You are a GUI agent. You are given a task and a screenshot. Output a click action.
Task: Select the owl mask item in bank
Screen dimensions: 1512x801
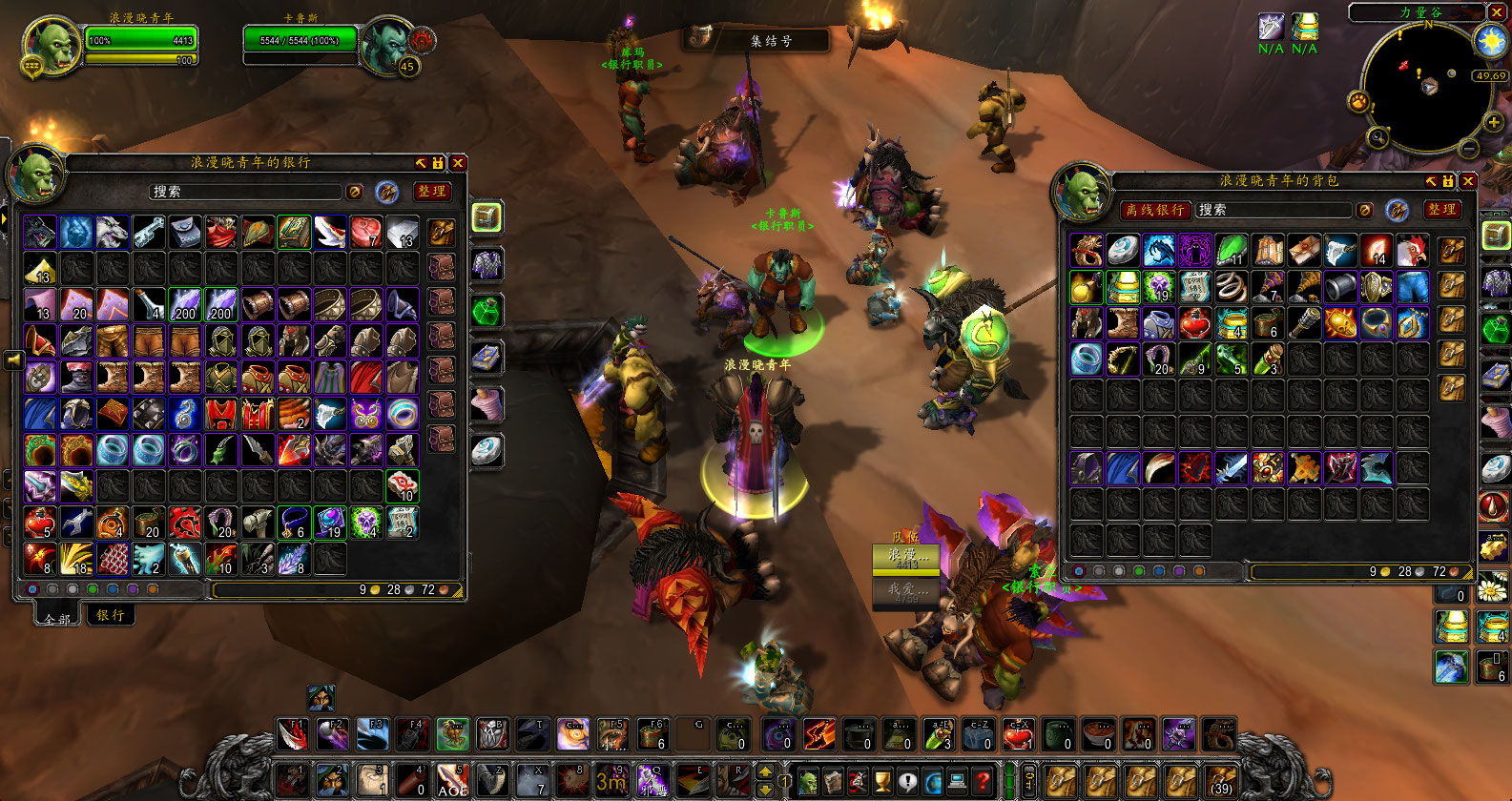(366, 414)
